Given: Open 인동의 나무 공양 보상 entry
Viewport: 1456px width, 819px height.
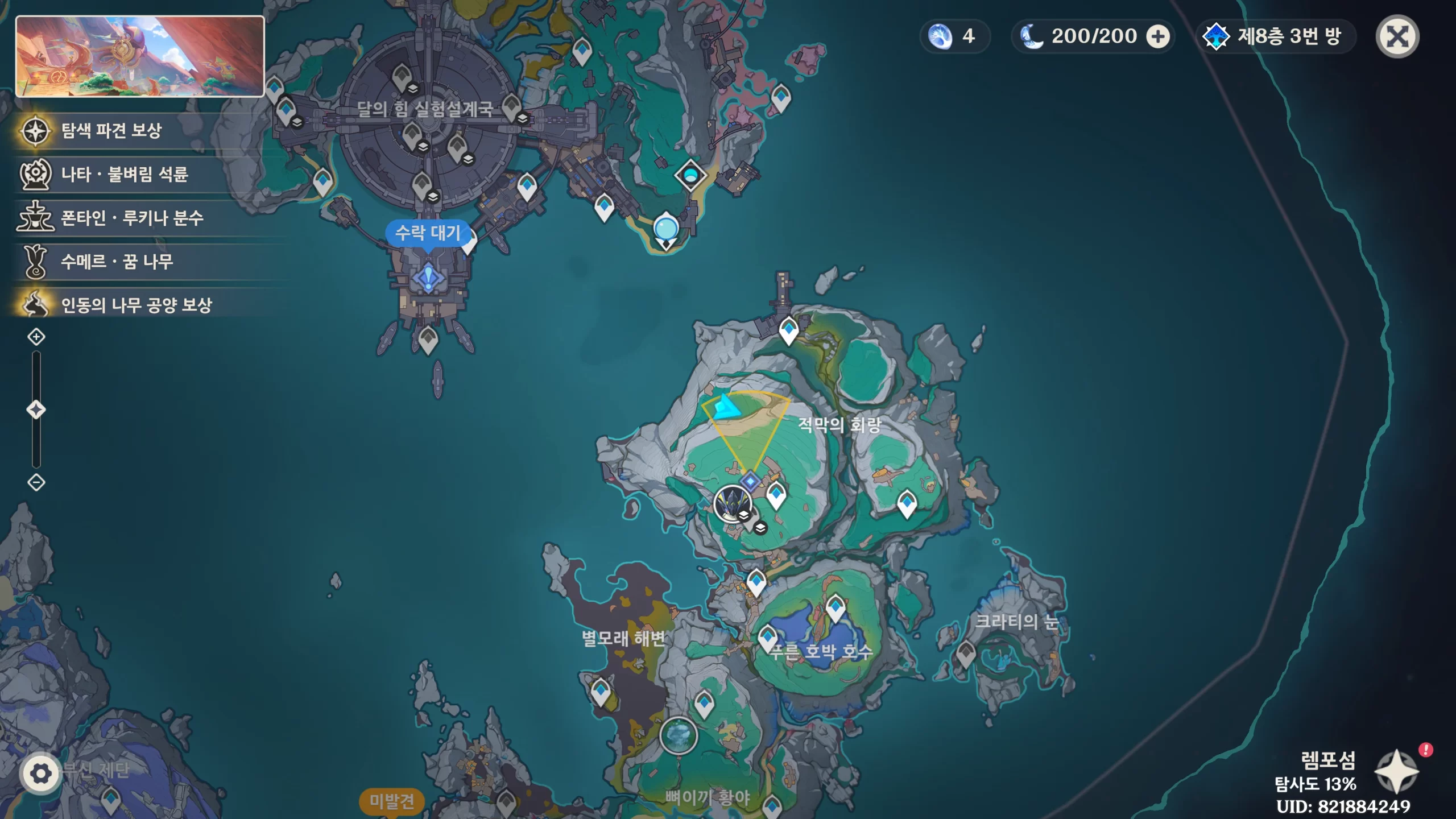Looking at the screenshot, I should coord(136,305).
